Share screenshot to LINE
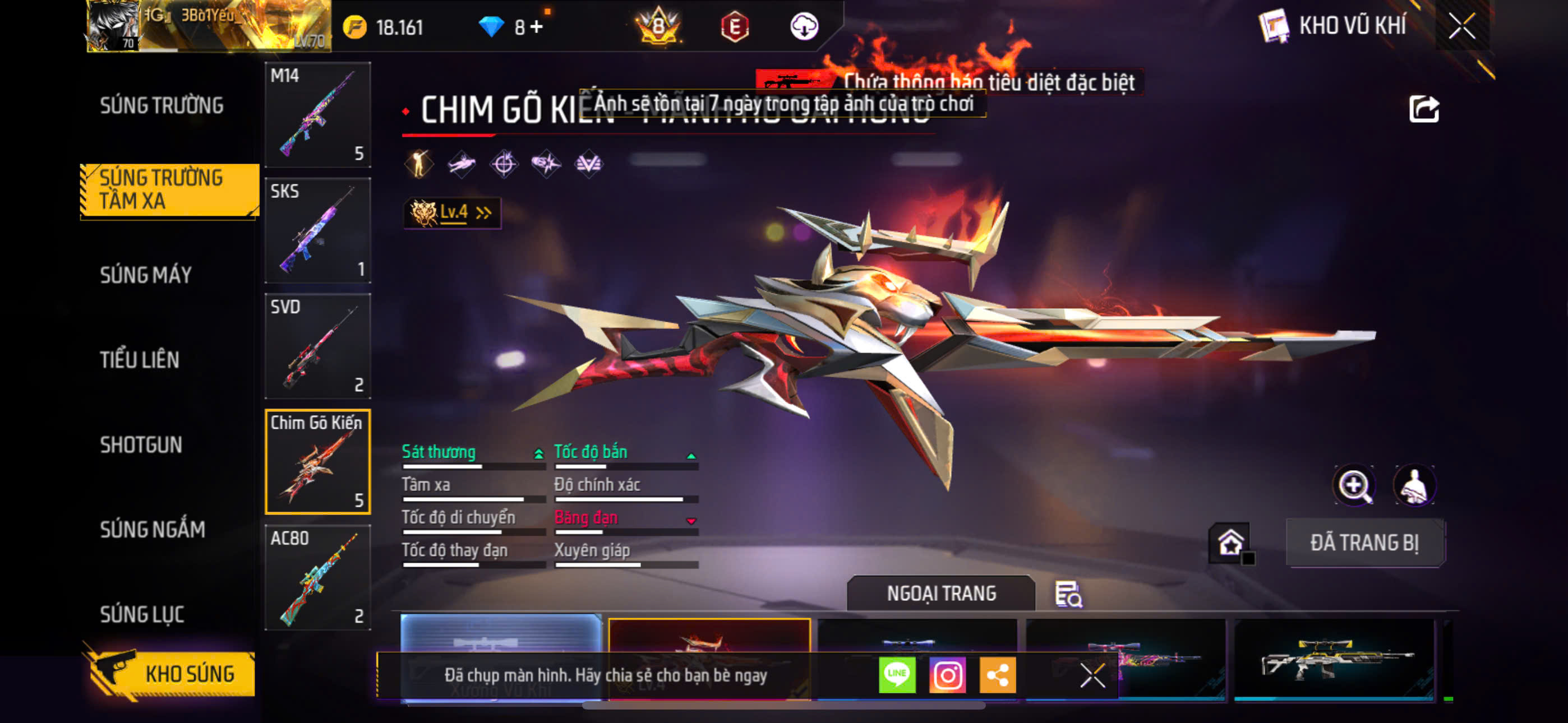 897,675
